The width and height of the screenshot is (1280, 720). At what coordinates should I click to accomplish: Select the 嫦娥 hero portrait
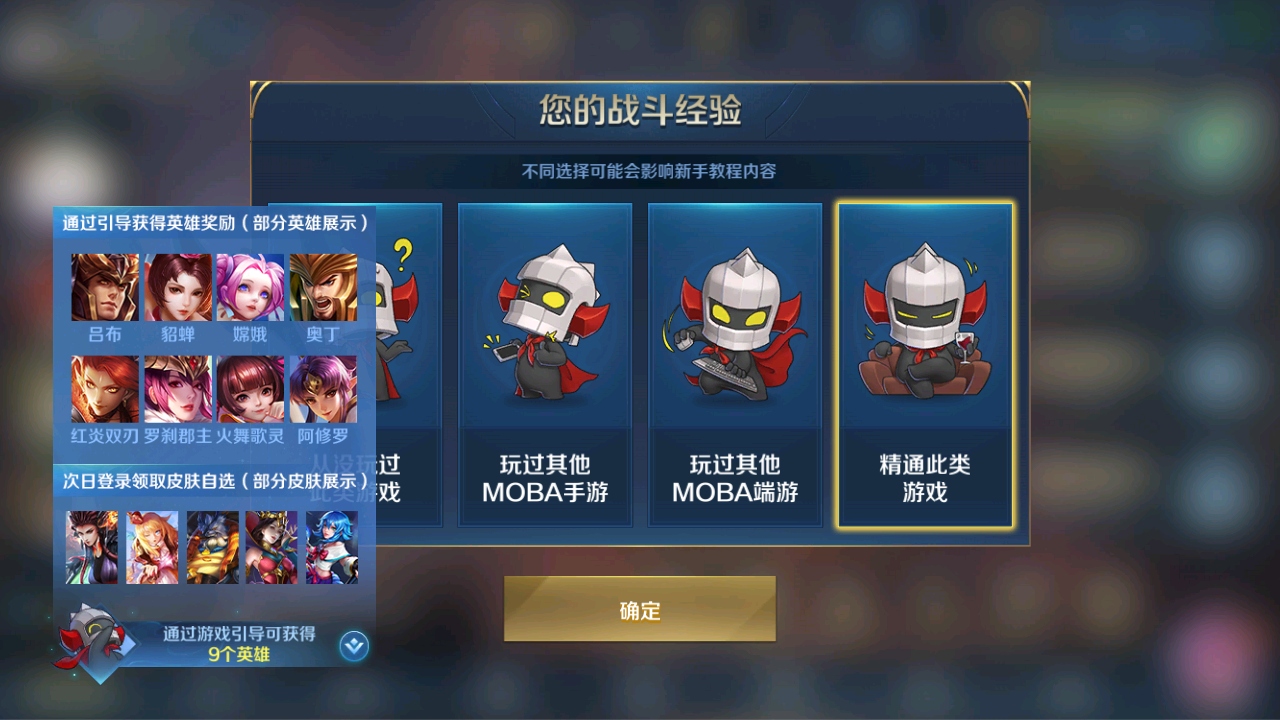click(x=250, y=287)
